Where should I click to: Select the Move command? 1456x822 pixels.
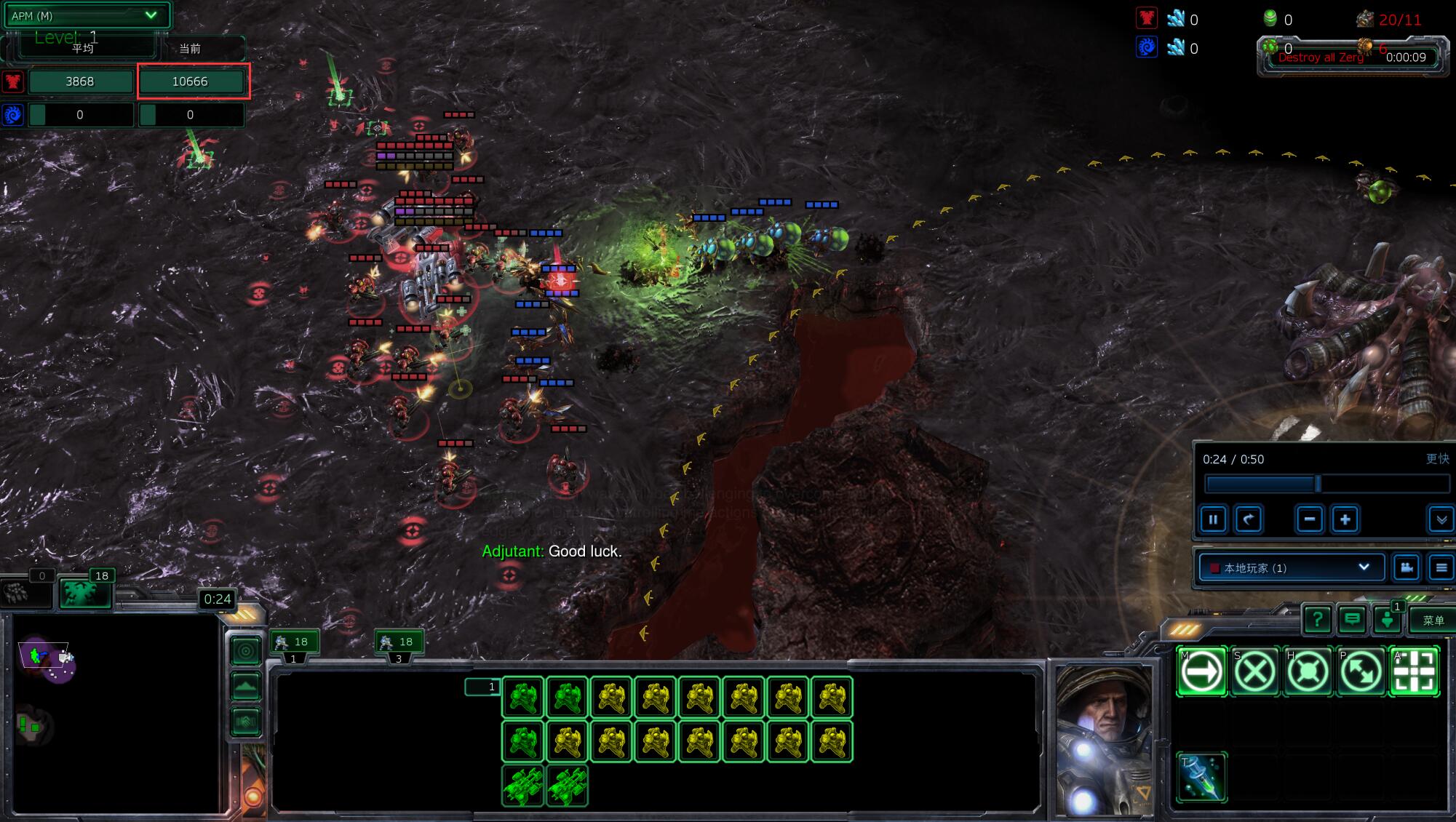pos(1201,671)
